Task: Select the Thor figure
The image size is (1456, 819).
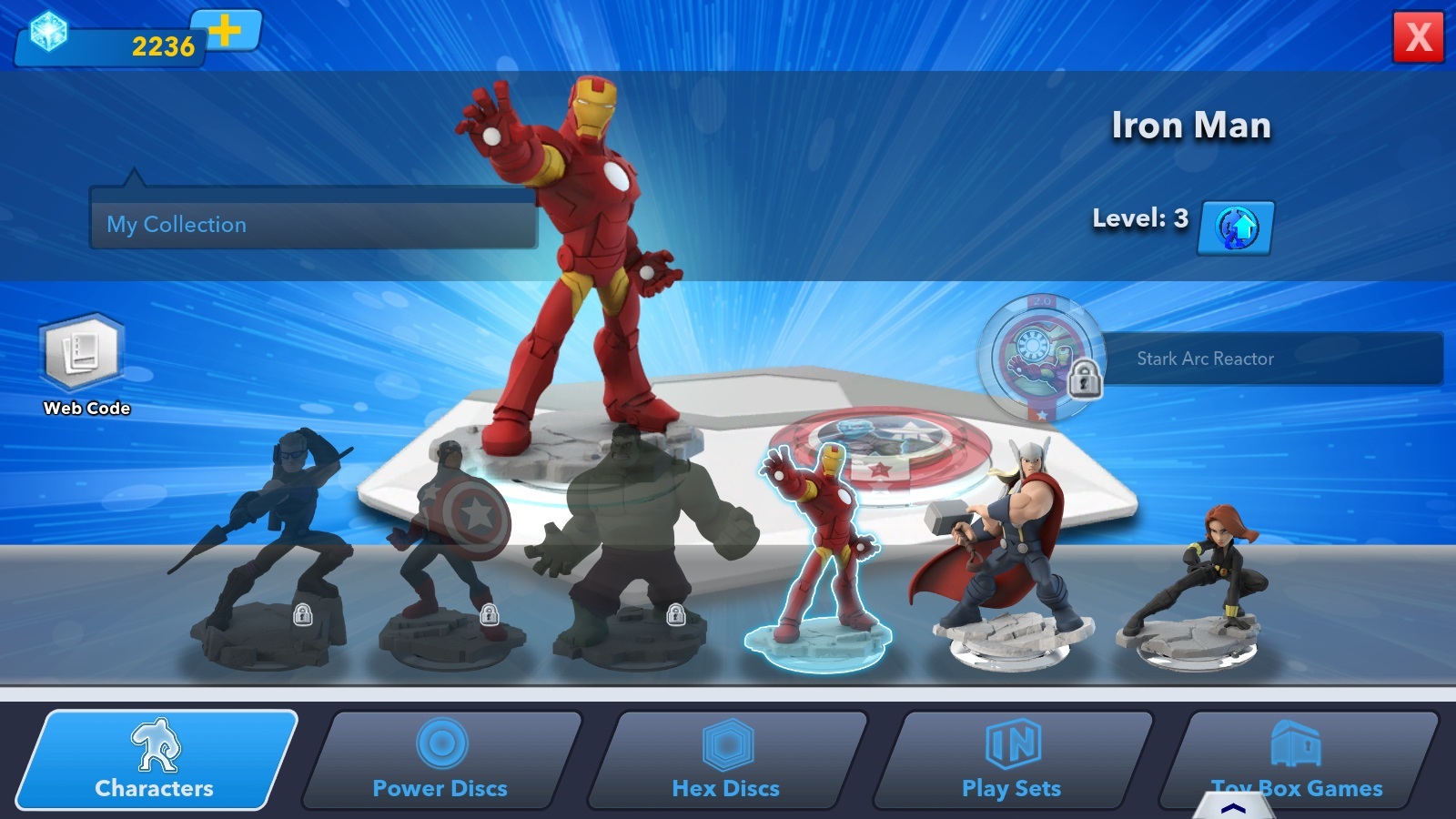Action: pos(1001,546)
